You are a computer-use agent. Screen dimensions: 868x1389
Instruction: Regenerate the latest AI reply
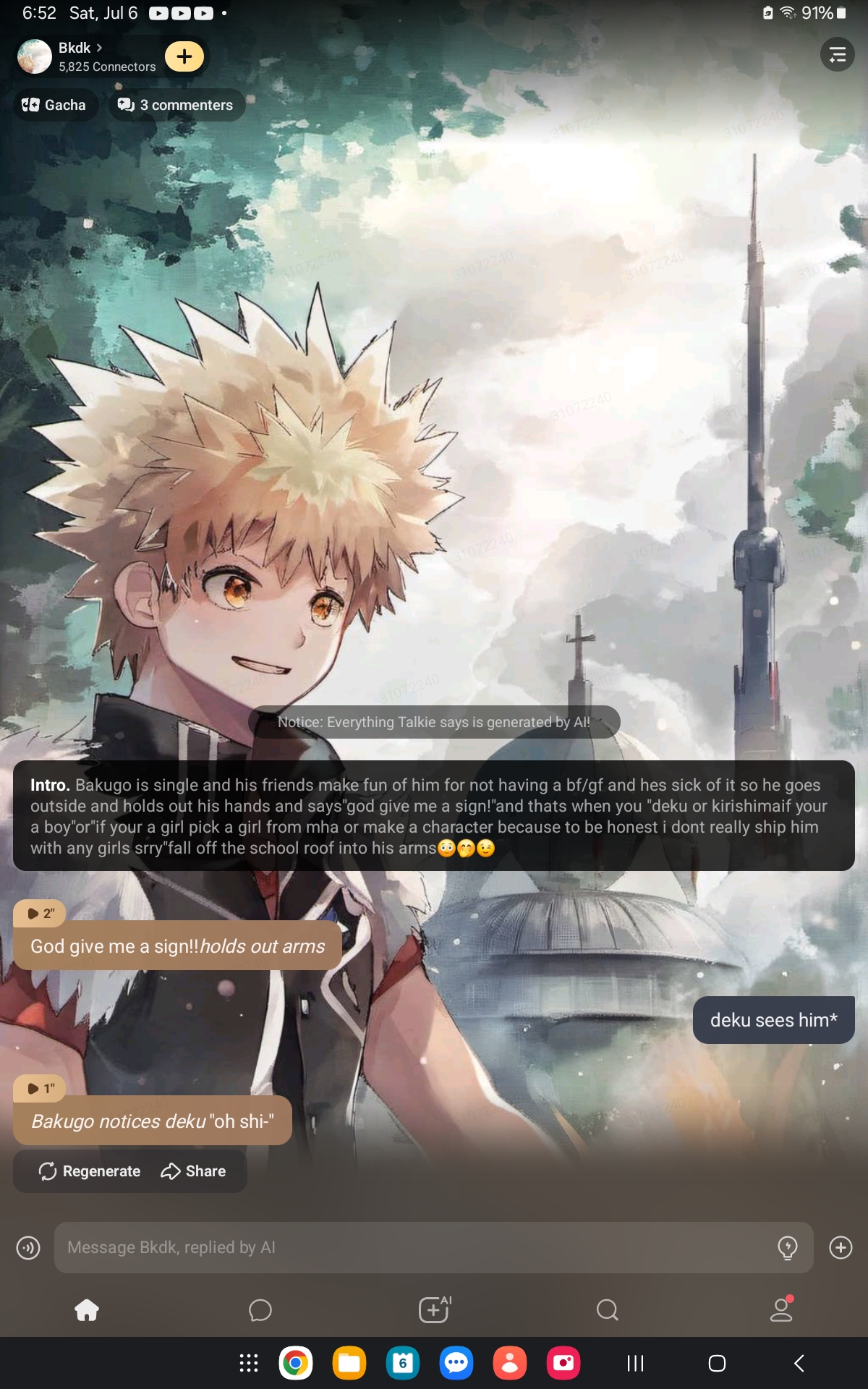point(90,1171)
